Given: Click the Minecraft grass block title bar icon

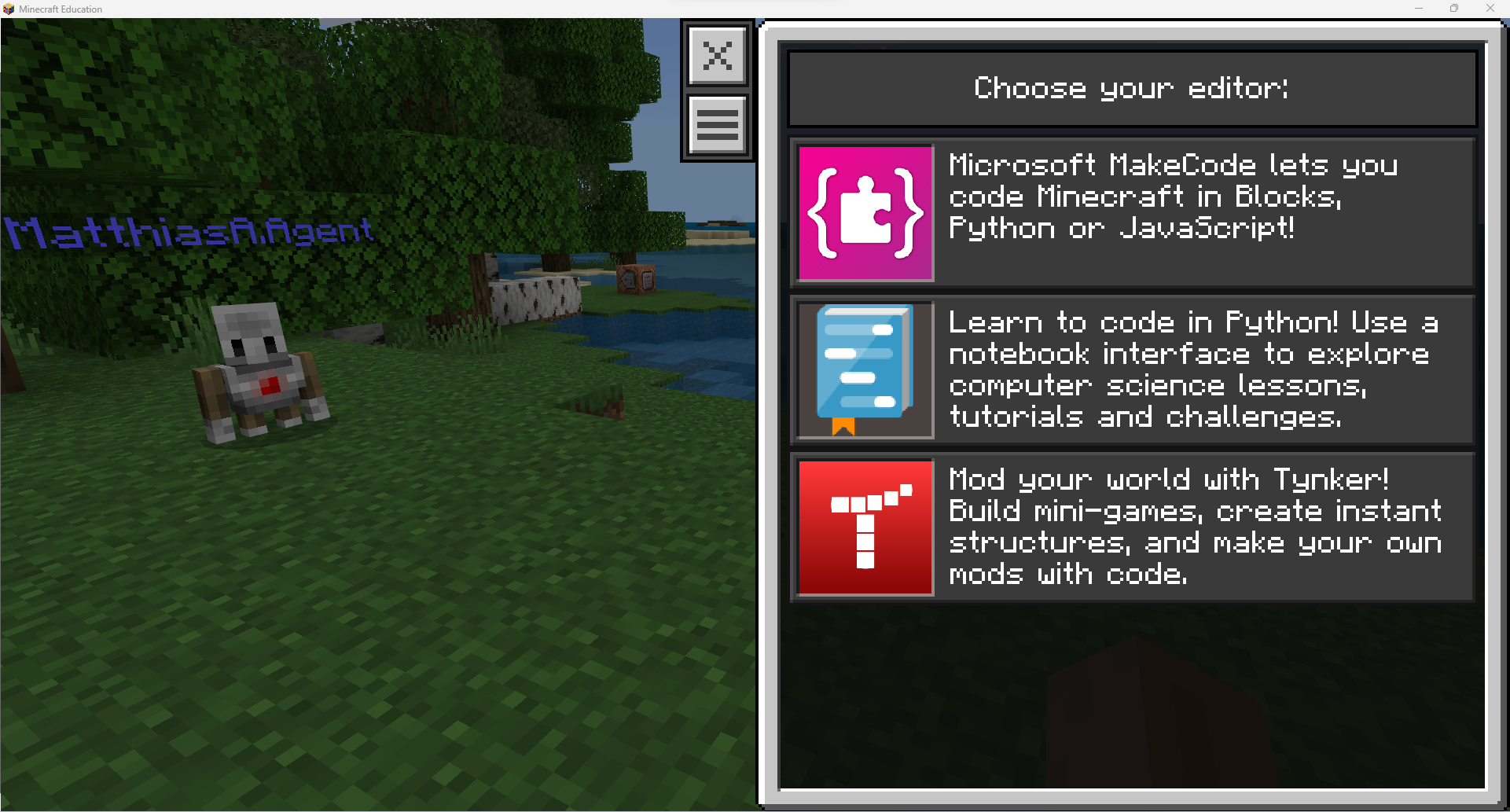Looking at the screenshot, I should pos(9,9).
